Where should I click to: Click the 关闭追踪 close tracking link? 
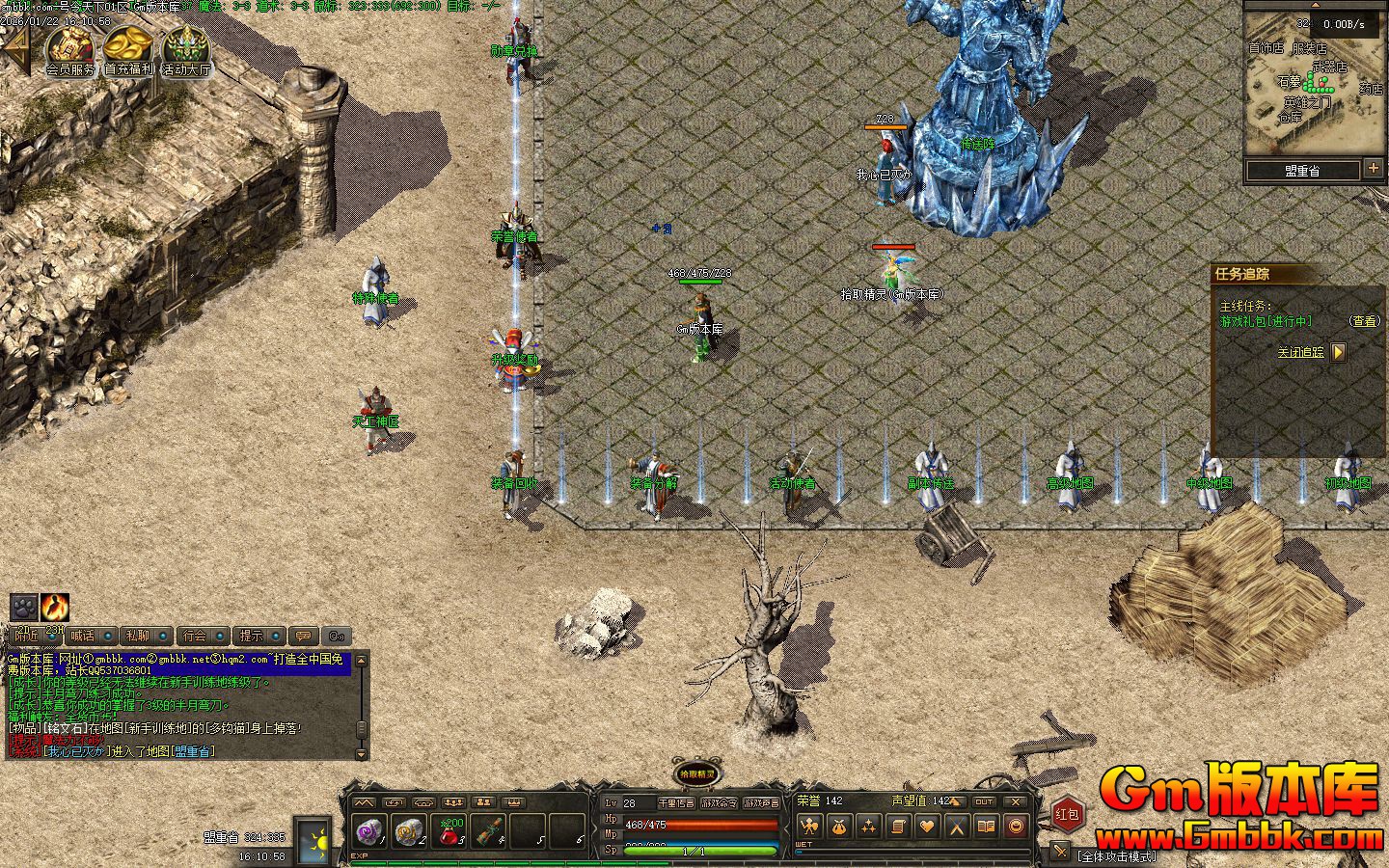(1301, 352)
